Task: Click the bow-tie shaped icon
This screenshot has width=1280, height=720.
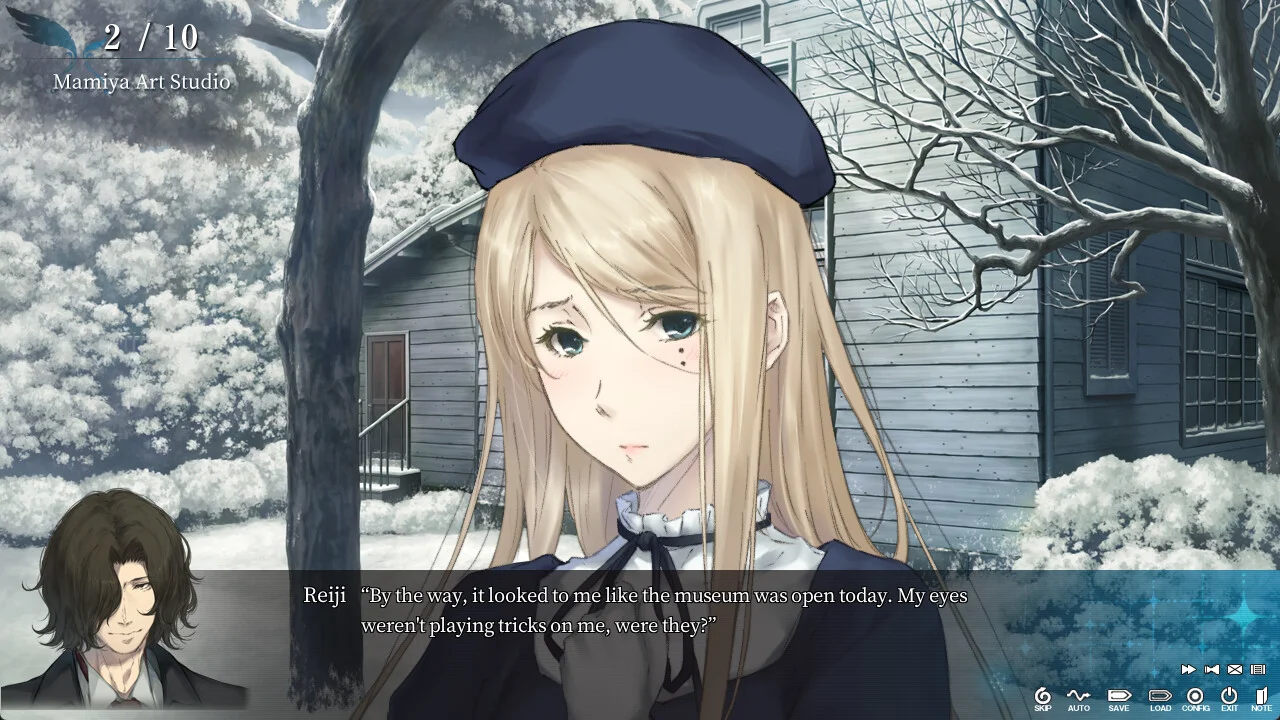Action: (1212, 669)
